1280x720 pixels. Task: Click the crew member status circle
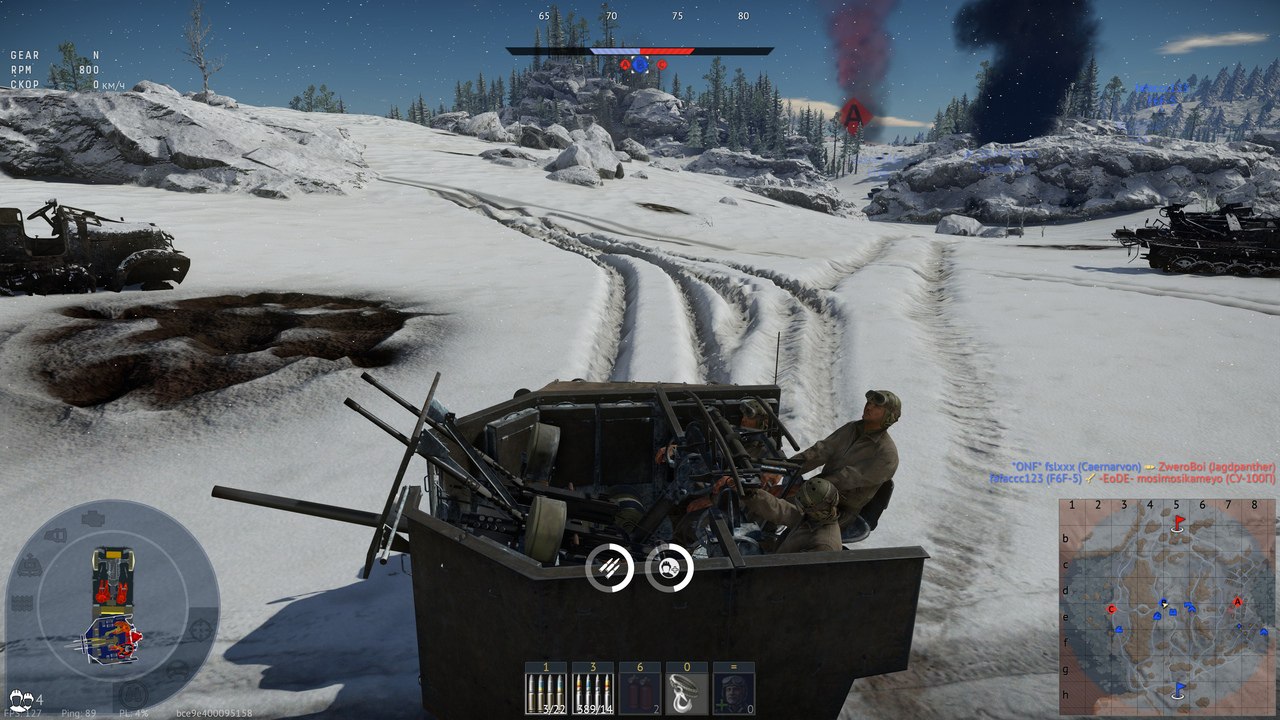[x=669, y=567]
